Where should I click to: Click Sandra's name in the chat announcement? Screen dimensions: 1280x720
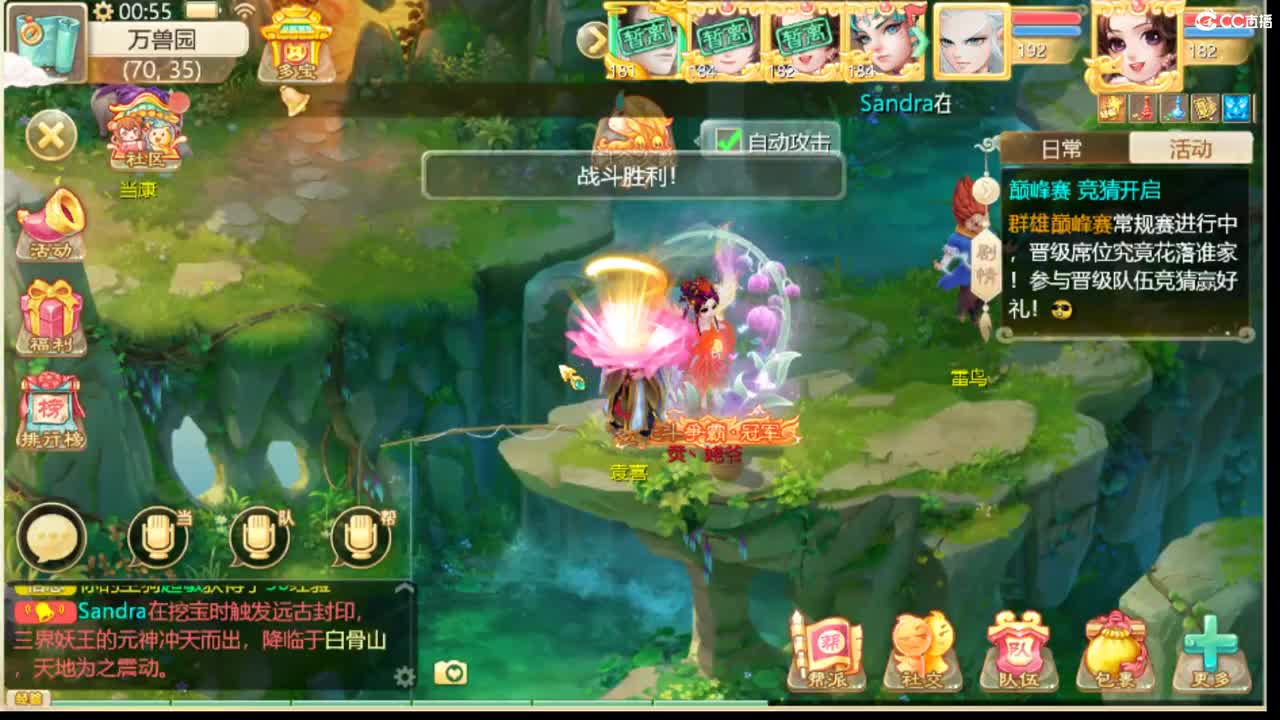tap(111, 613)
